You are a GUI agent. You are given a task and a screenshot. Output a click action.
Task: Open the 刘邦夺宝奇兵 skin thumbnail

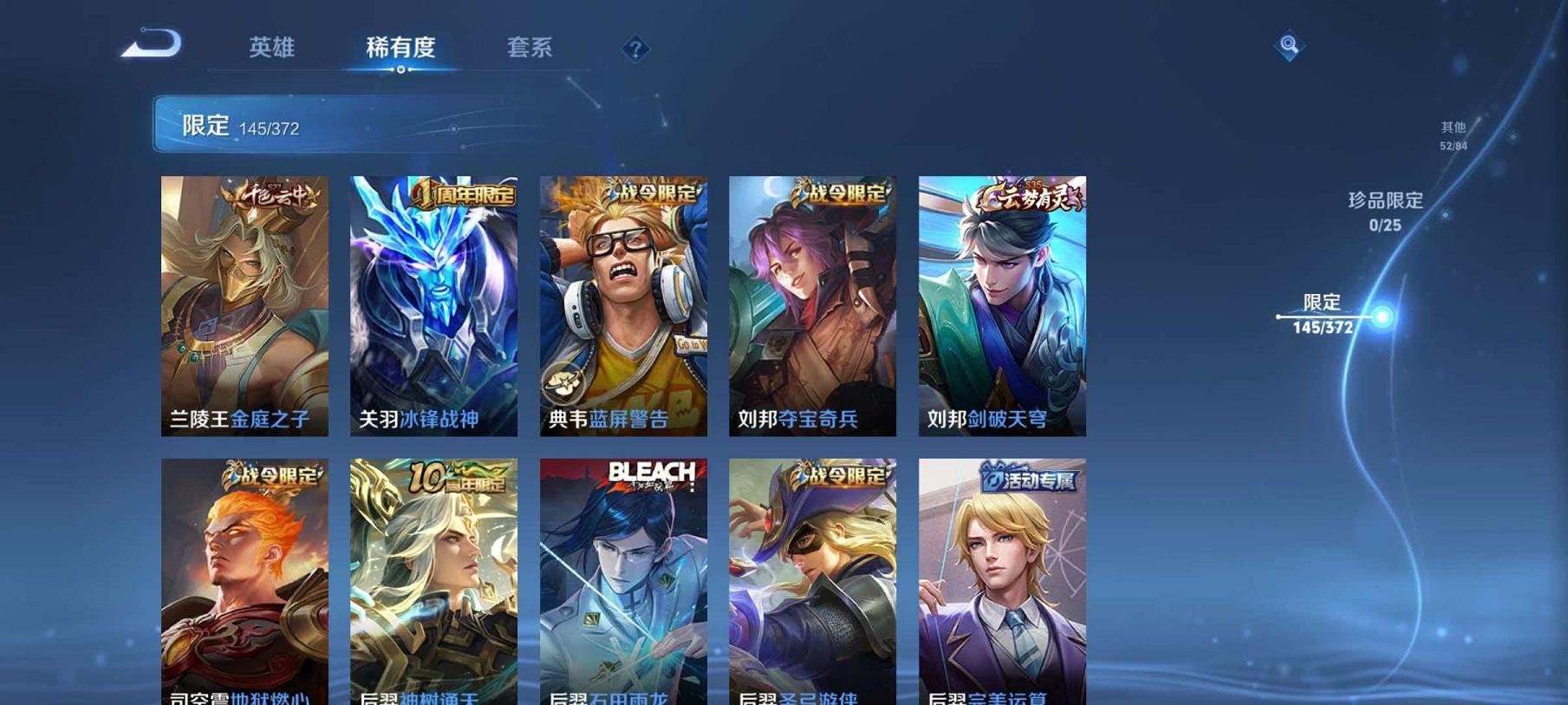[x=813, y=304]
